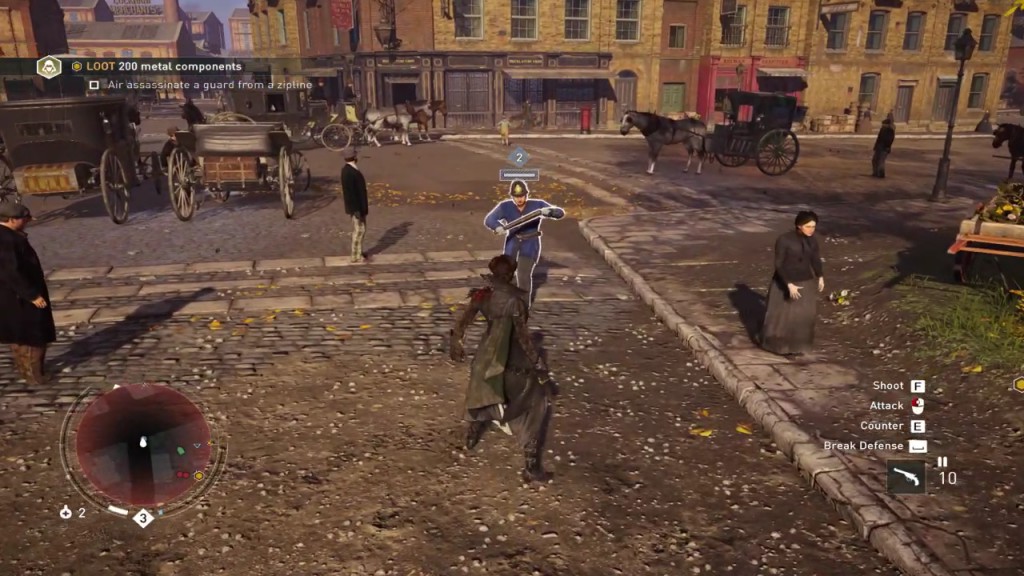Click the assassin hood objective icon
1024x576 pixels.
point(49,67)
